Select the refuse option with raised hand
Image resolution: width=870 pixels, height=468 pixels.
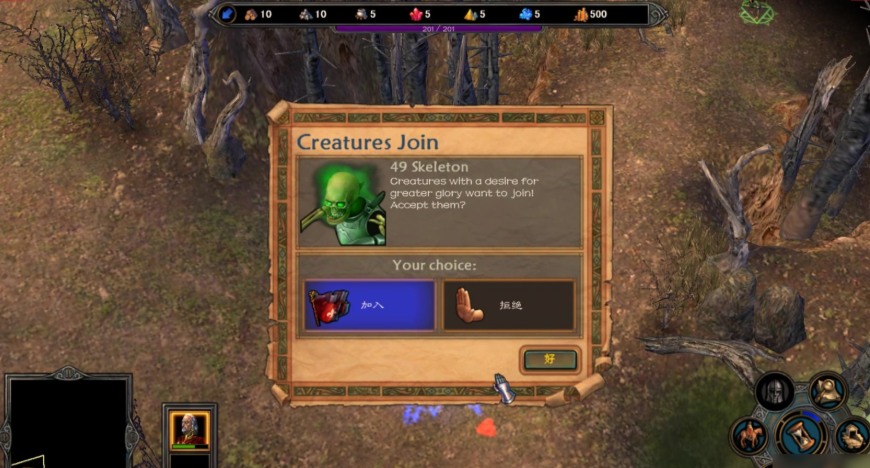509,305
